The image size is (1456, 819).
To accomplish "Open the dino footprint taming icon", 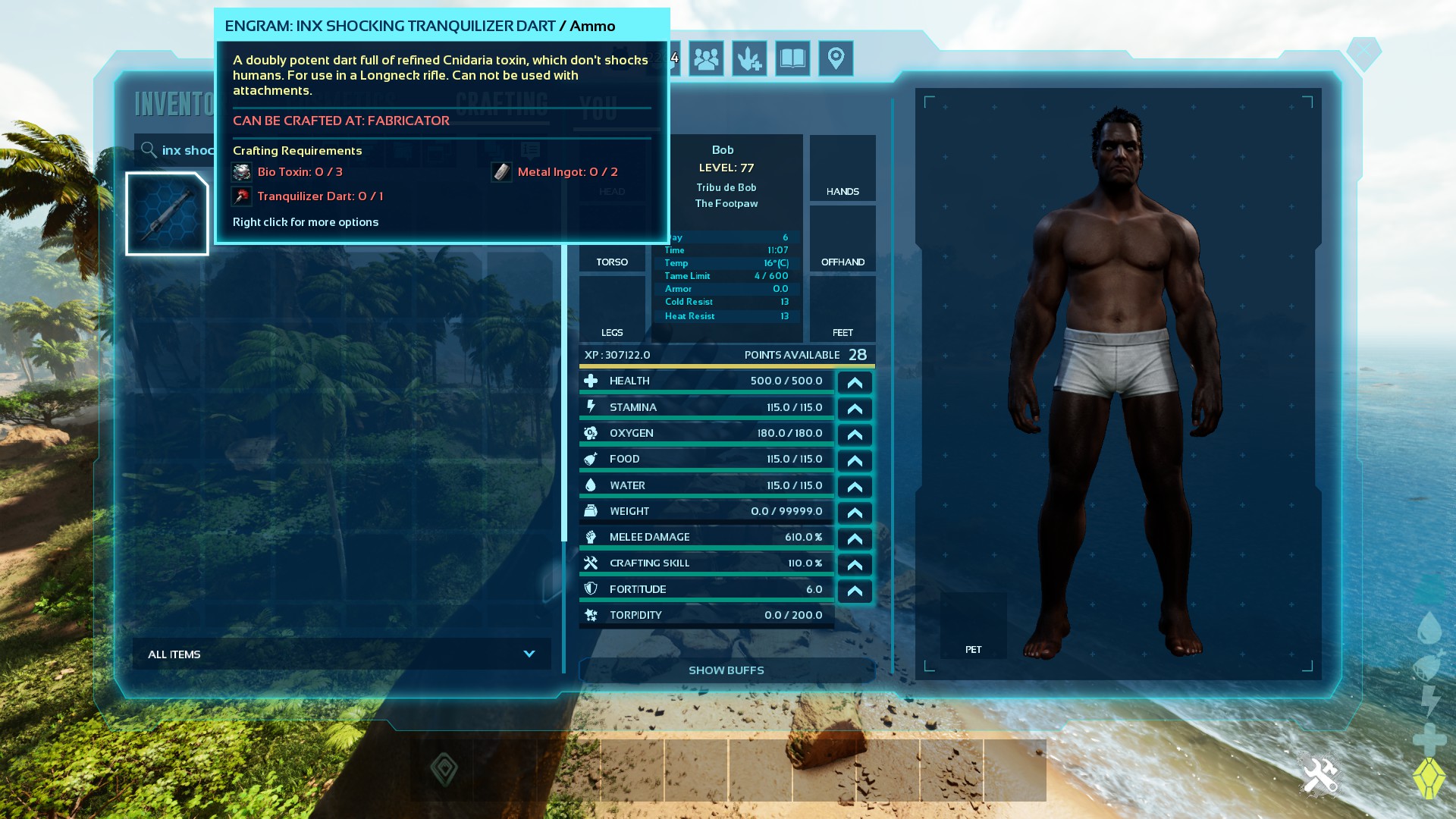I will (749, 58).
